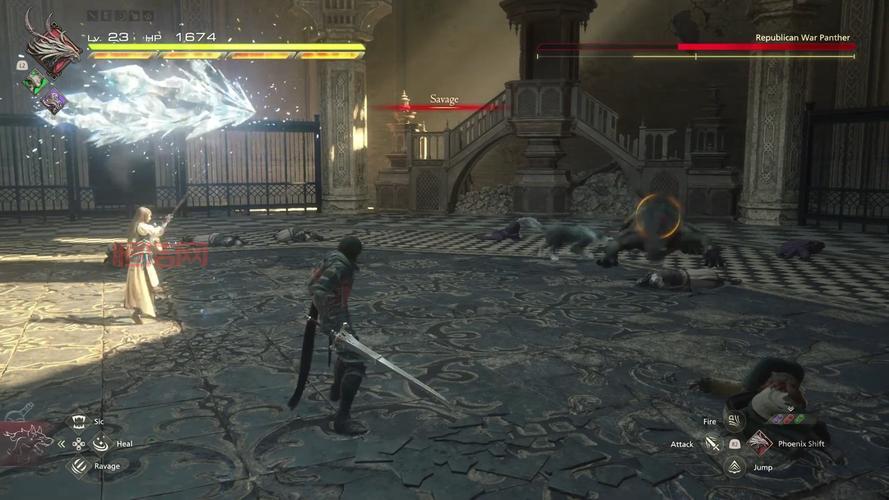Switch to the purple Eikon icon
Viewport: 889px width, 500px height.
pos(53,99)
